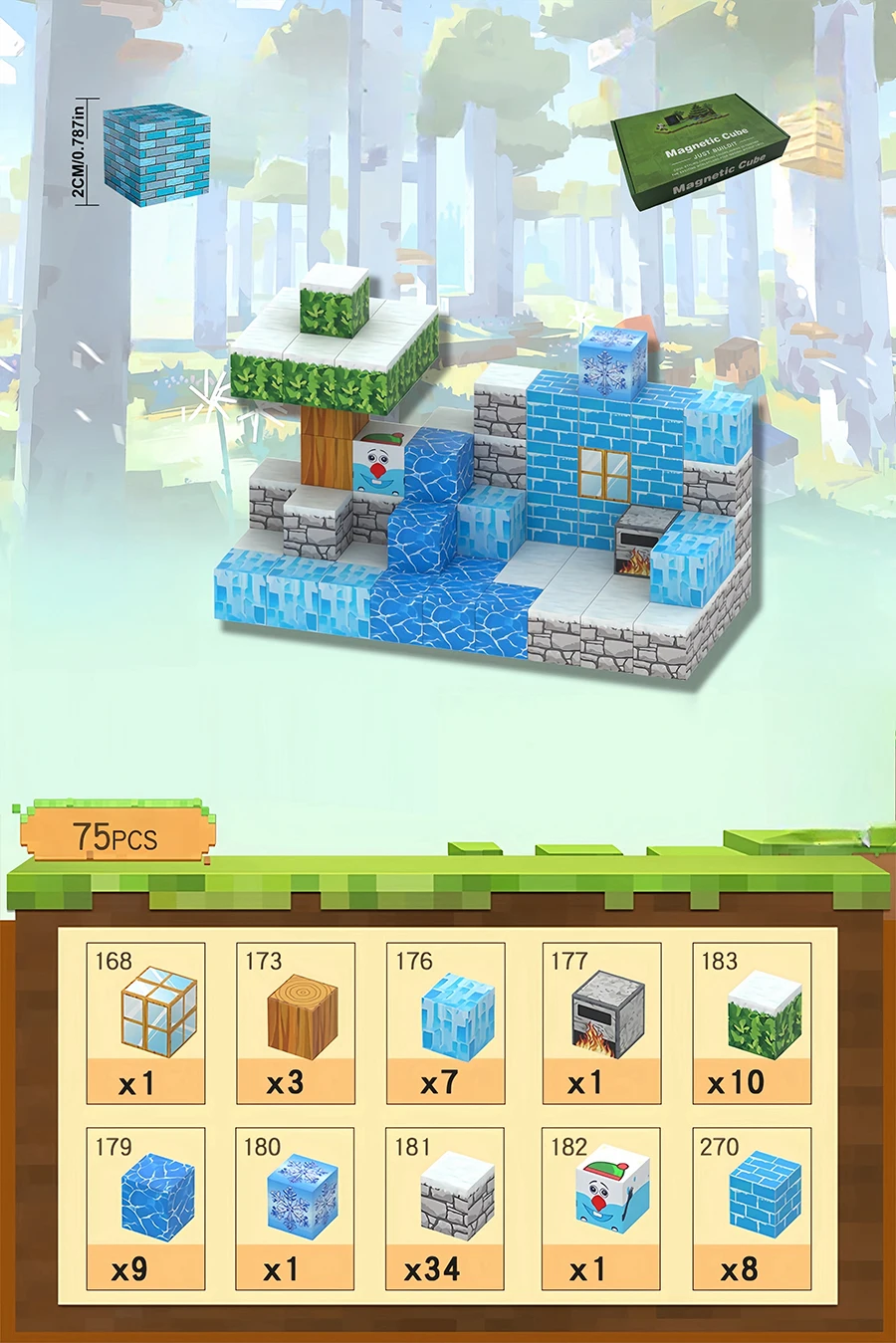Select the snow-capped stone block tile
896x1343 pixels.
446,1208
